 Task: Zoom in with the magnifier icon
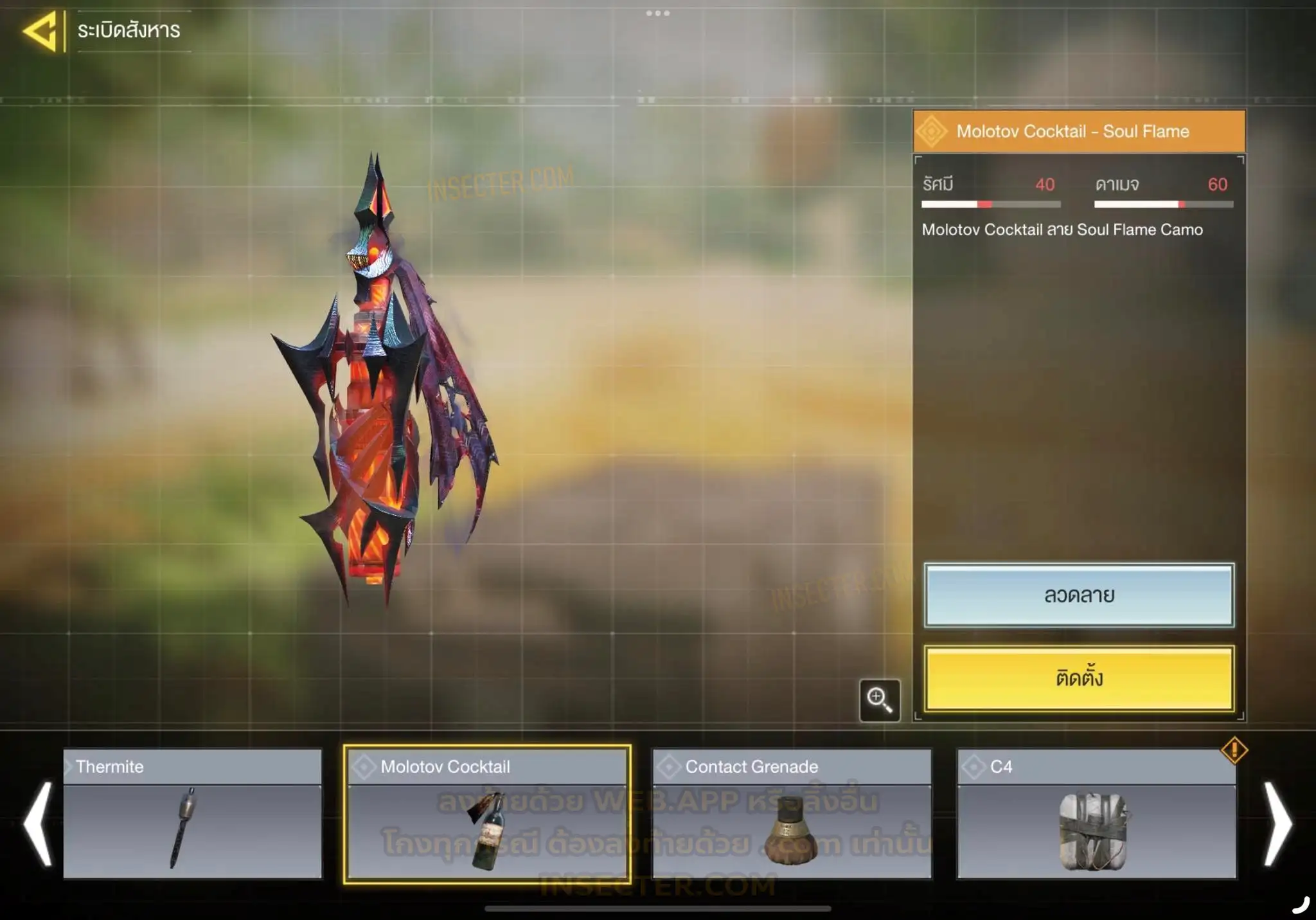879,699
